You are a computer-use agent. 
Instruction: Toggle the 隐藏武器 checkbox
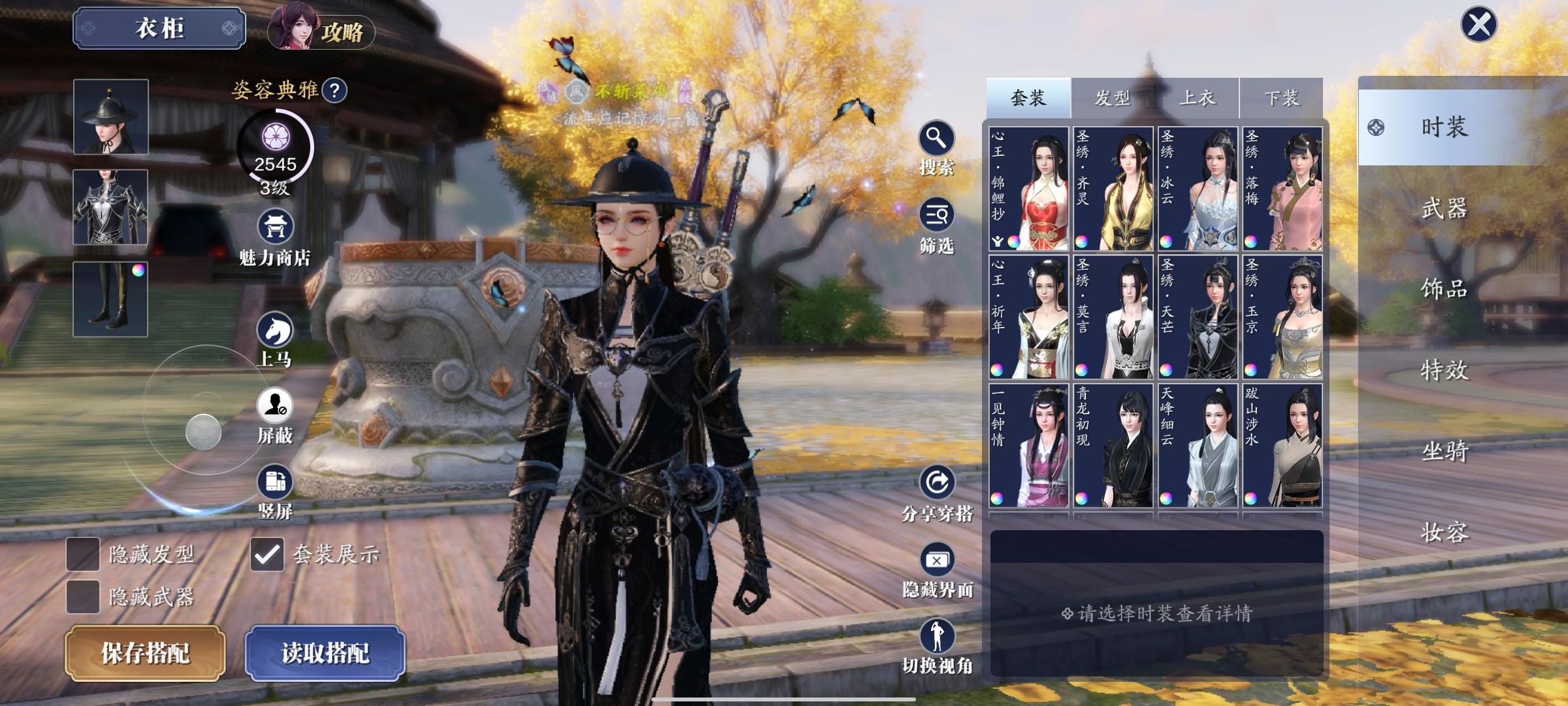(x=83, y=596)
